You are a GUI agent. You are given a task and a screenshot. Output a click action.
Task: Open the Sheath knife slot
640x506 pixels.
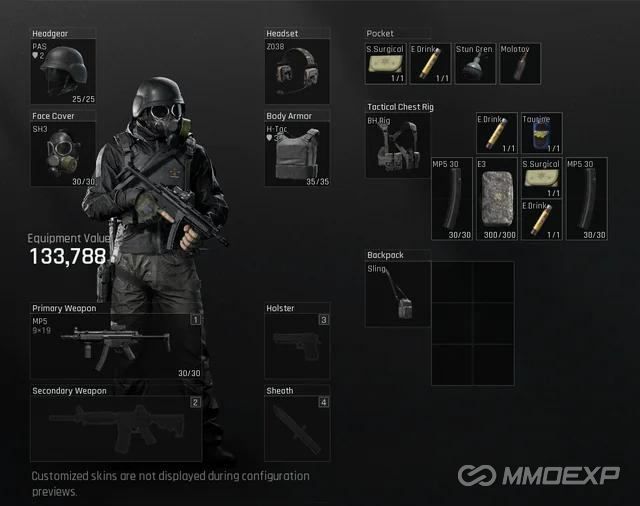pos(298,428)
